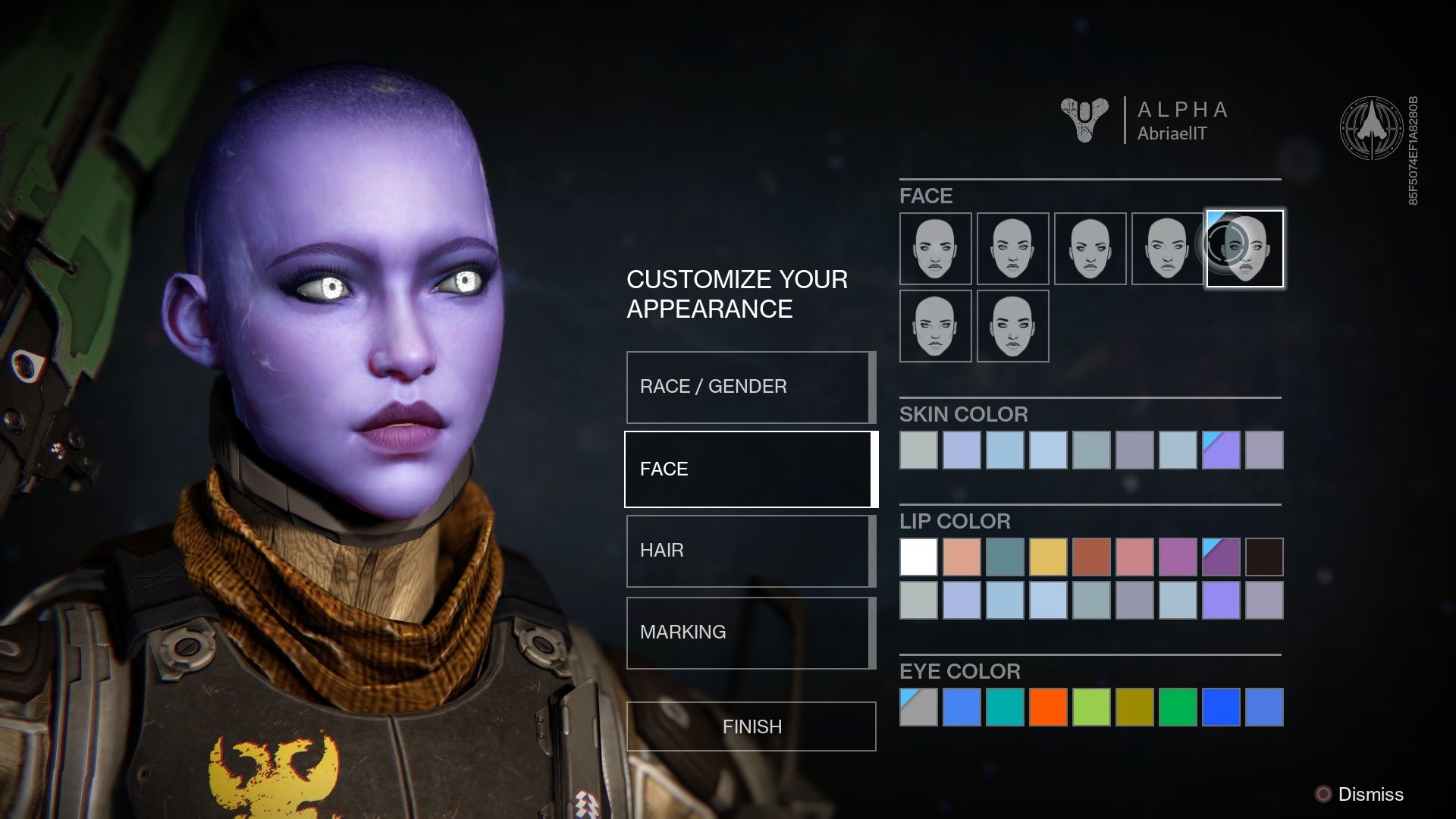Select the orange eye color swatch
The width and height of the screenshot is (1456, 819).
[x=1047, y=707]
